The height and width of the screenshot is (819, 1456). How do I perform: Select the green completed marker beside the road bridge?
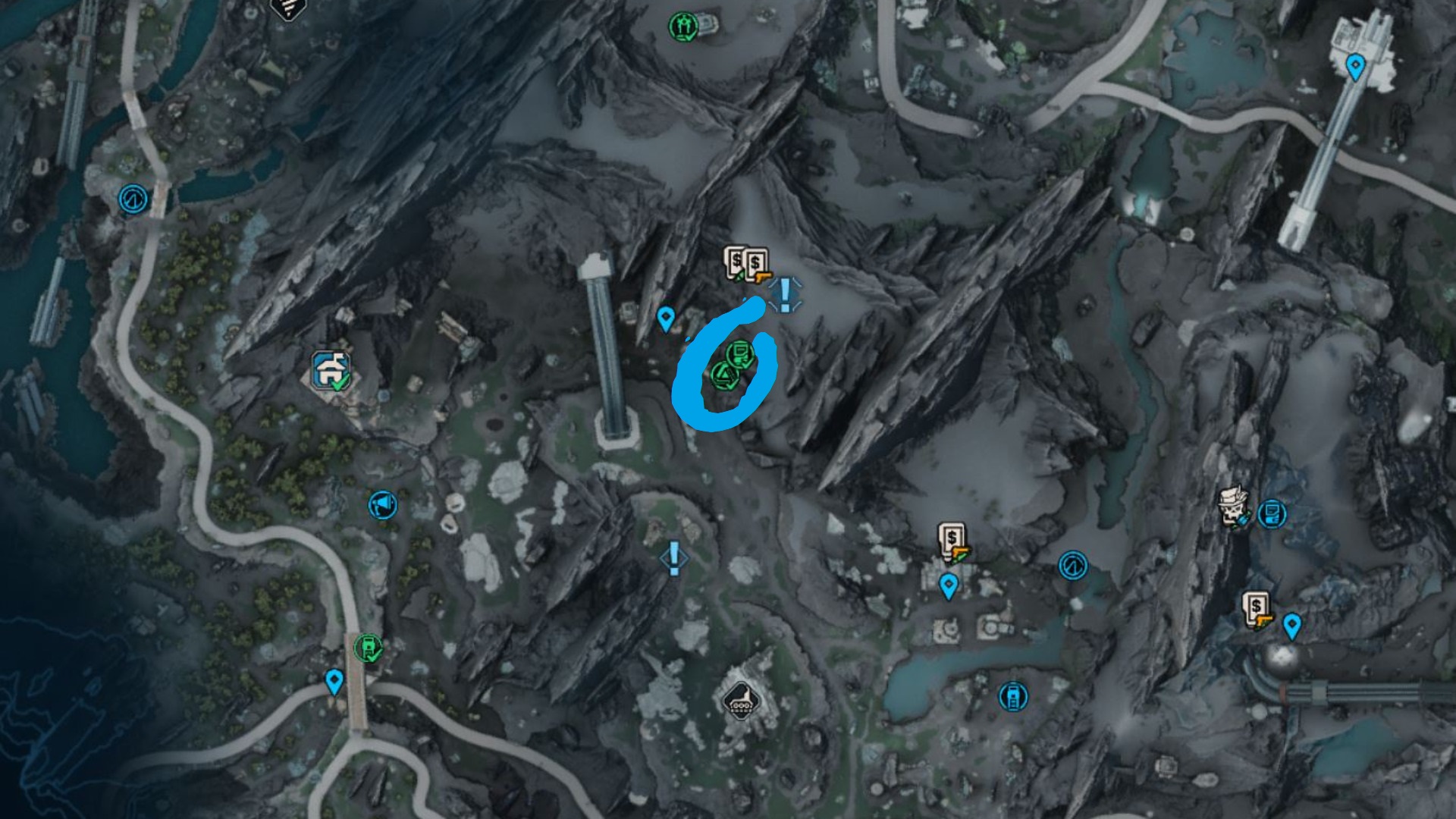[368, 648]
